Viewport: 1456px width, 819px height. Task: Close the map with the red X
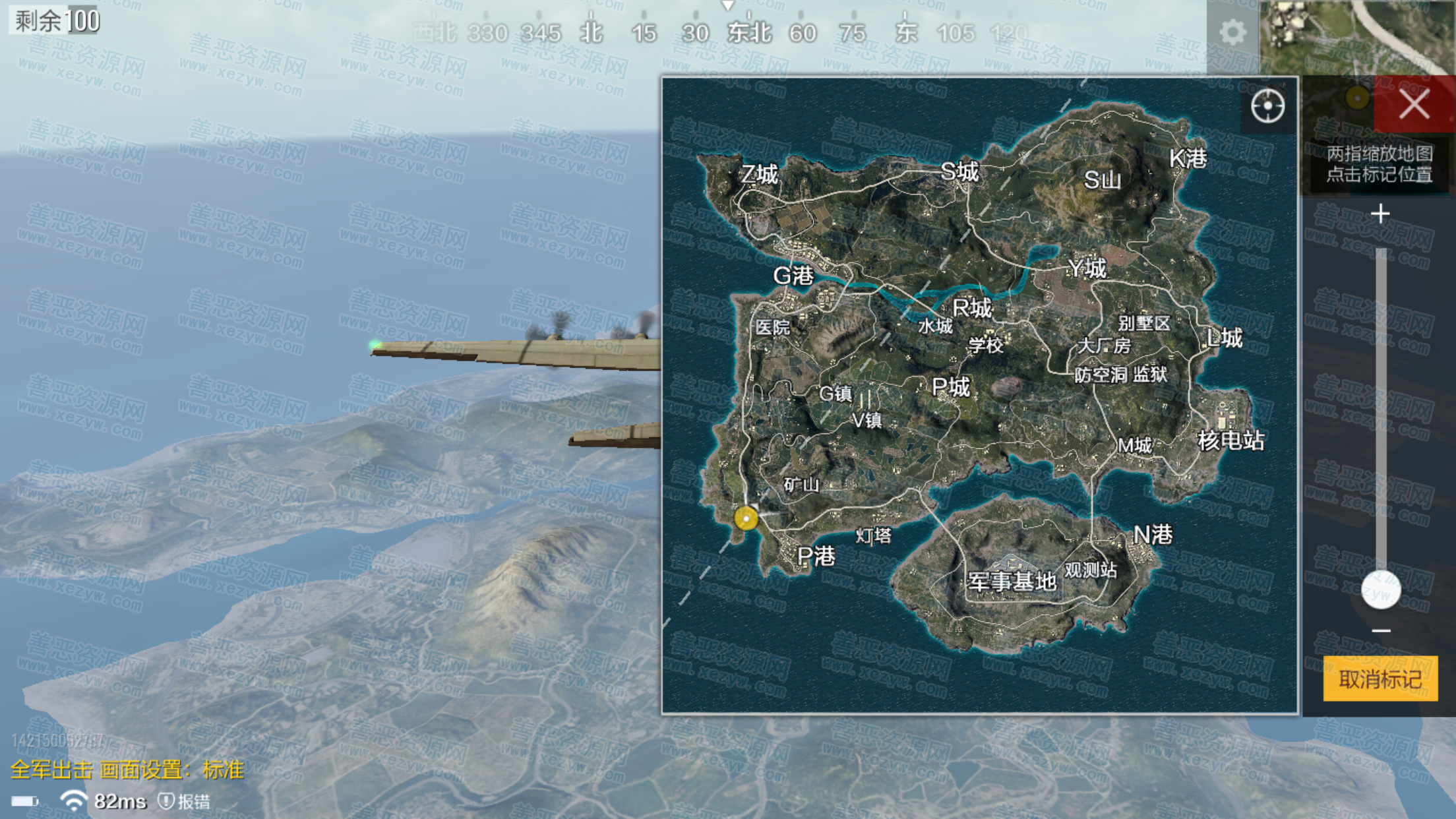pyautogui.click(x=1414, y=104)
